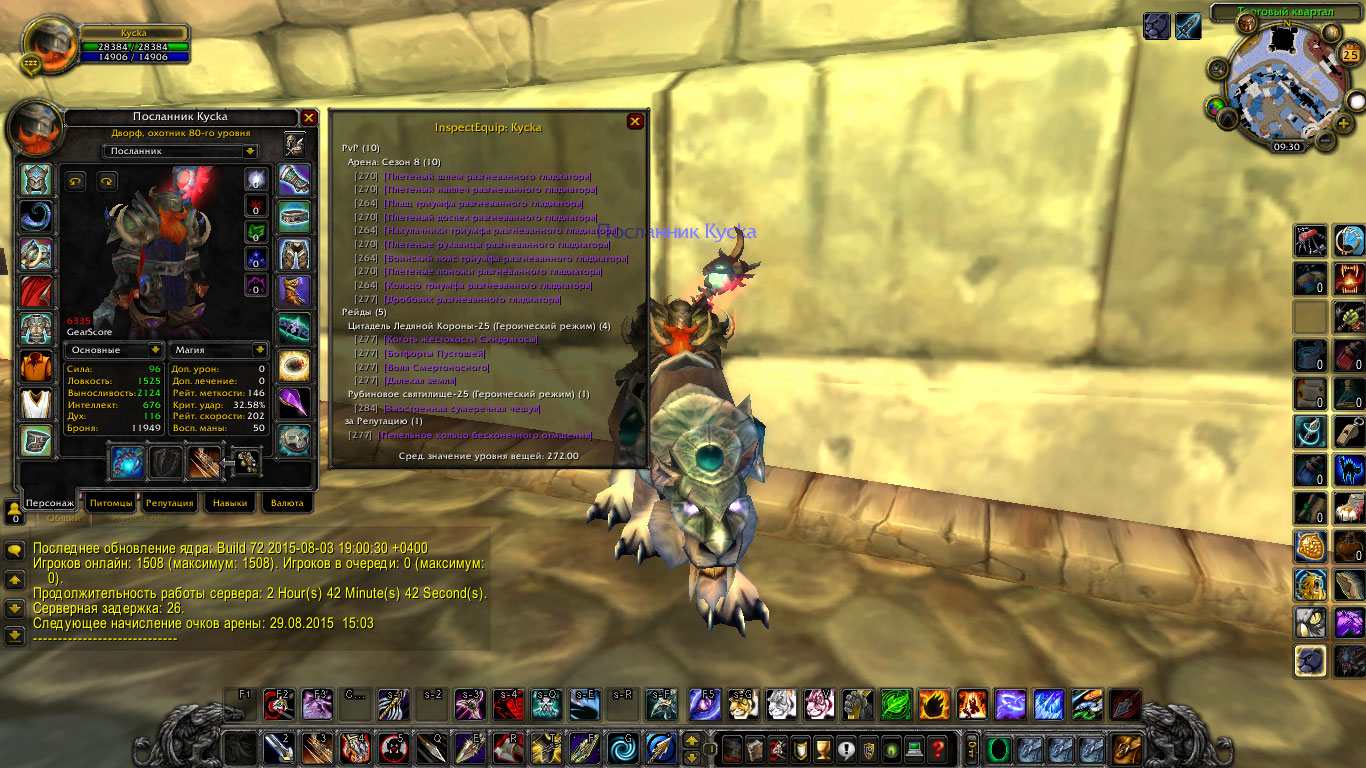Open the Посланник title dropdown
Image resolution: width=1366 pixels, height=768 pixels.
tap(250, 151)
